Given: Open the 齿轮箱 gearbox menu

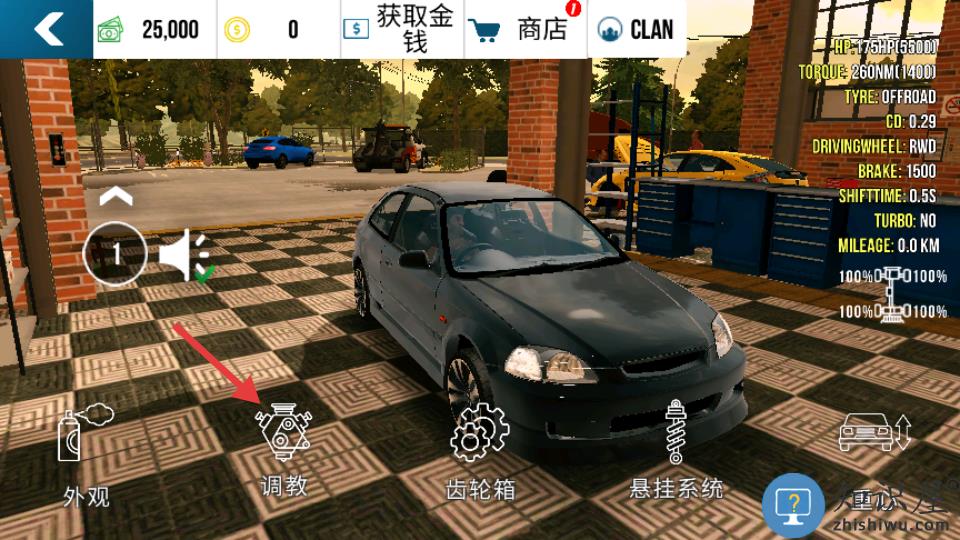Looking at the screenshot, I should tap(480, 450).
